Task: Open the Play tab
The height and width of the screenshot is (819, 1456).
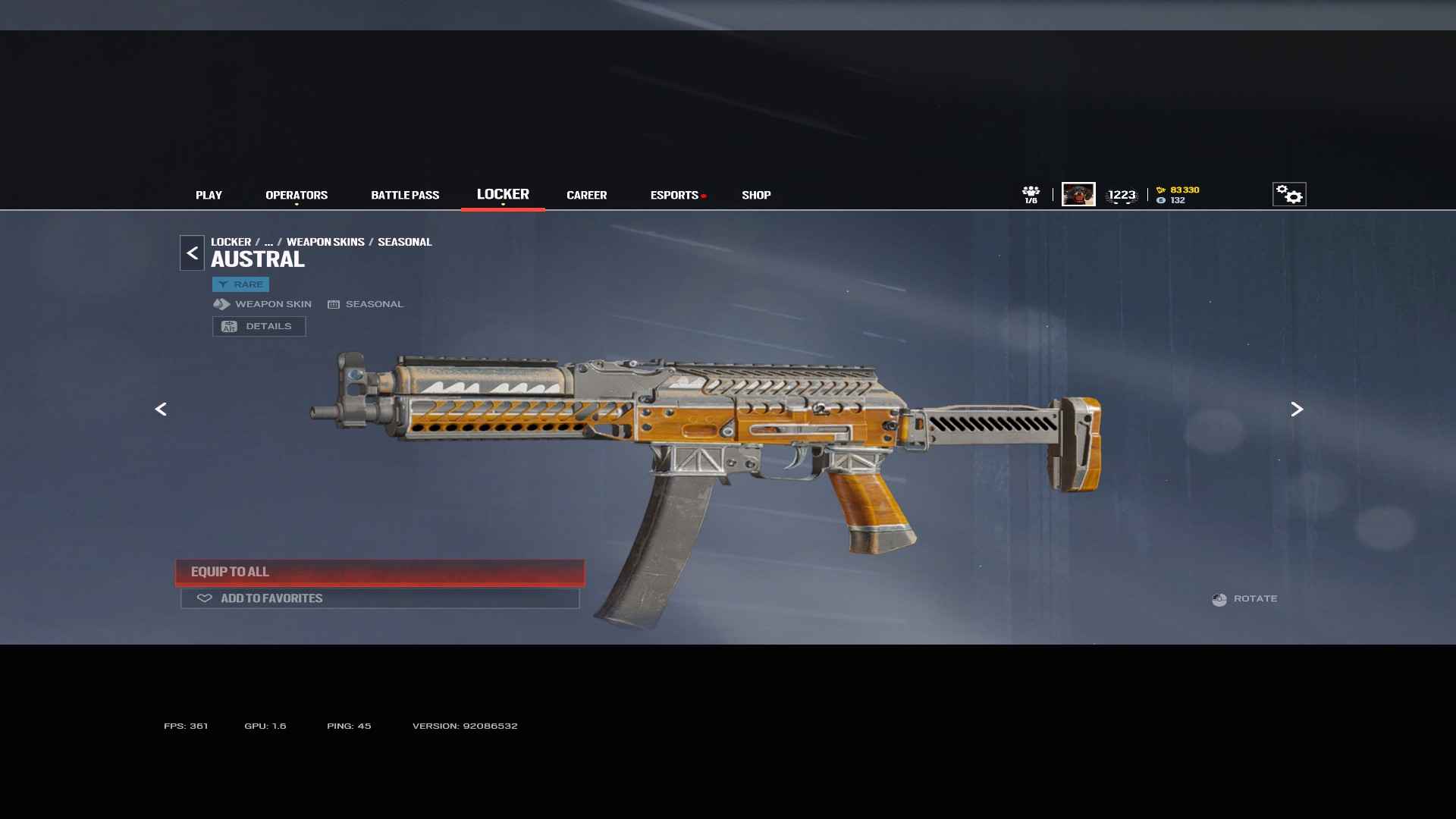Action: (209, 195)
